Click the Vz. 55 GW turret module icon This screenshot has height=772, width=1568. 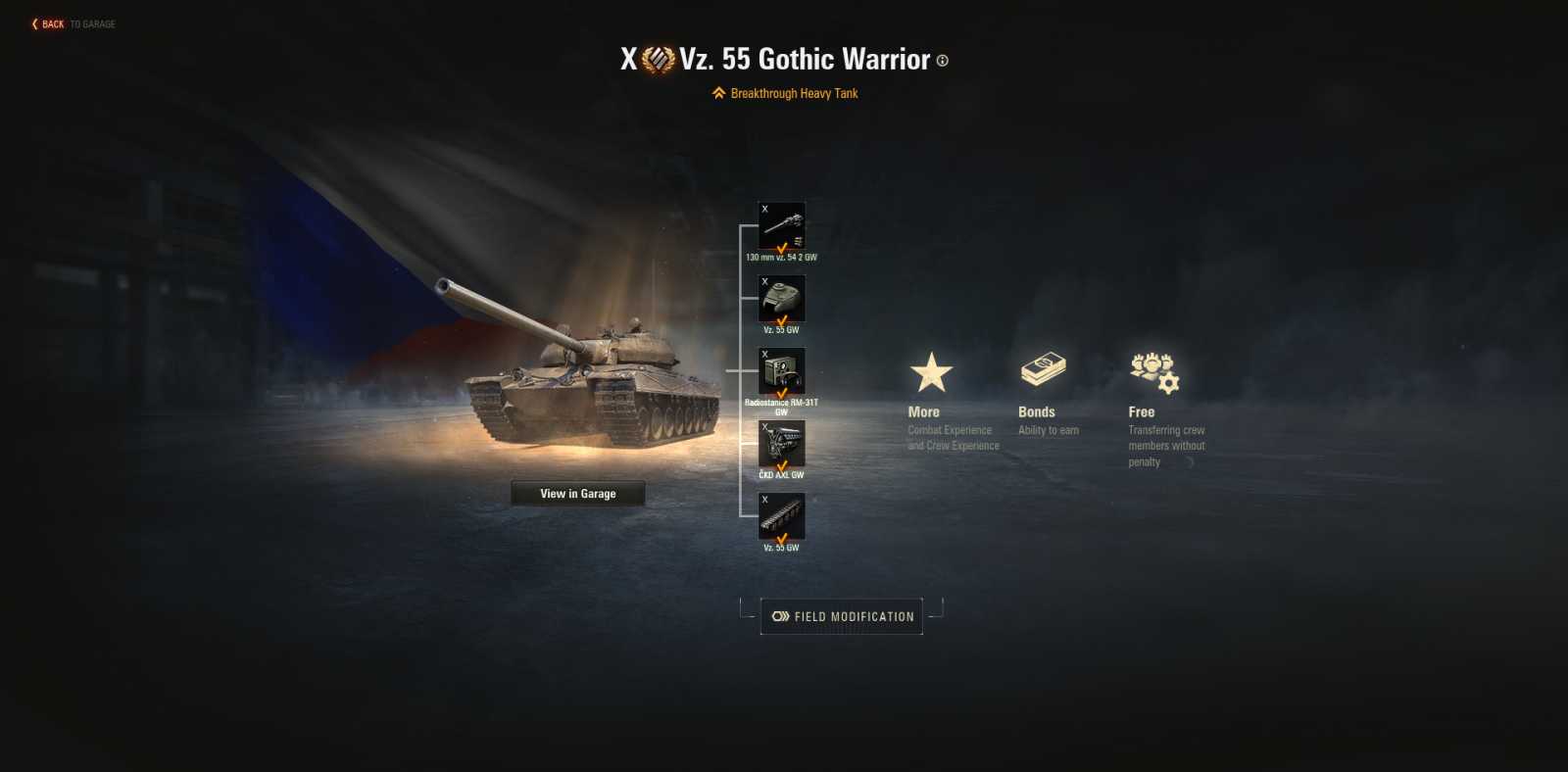click(781, 297)
